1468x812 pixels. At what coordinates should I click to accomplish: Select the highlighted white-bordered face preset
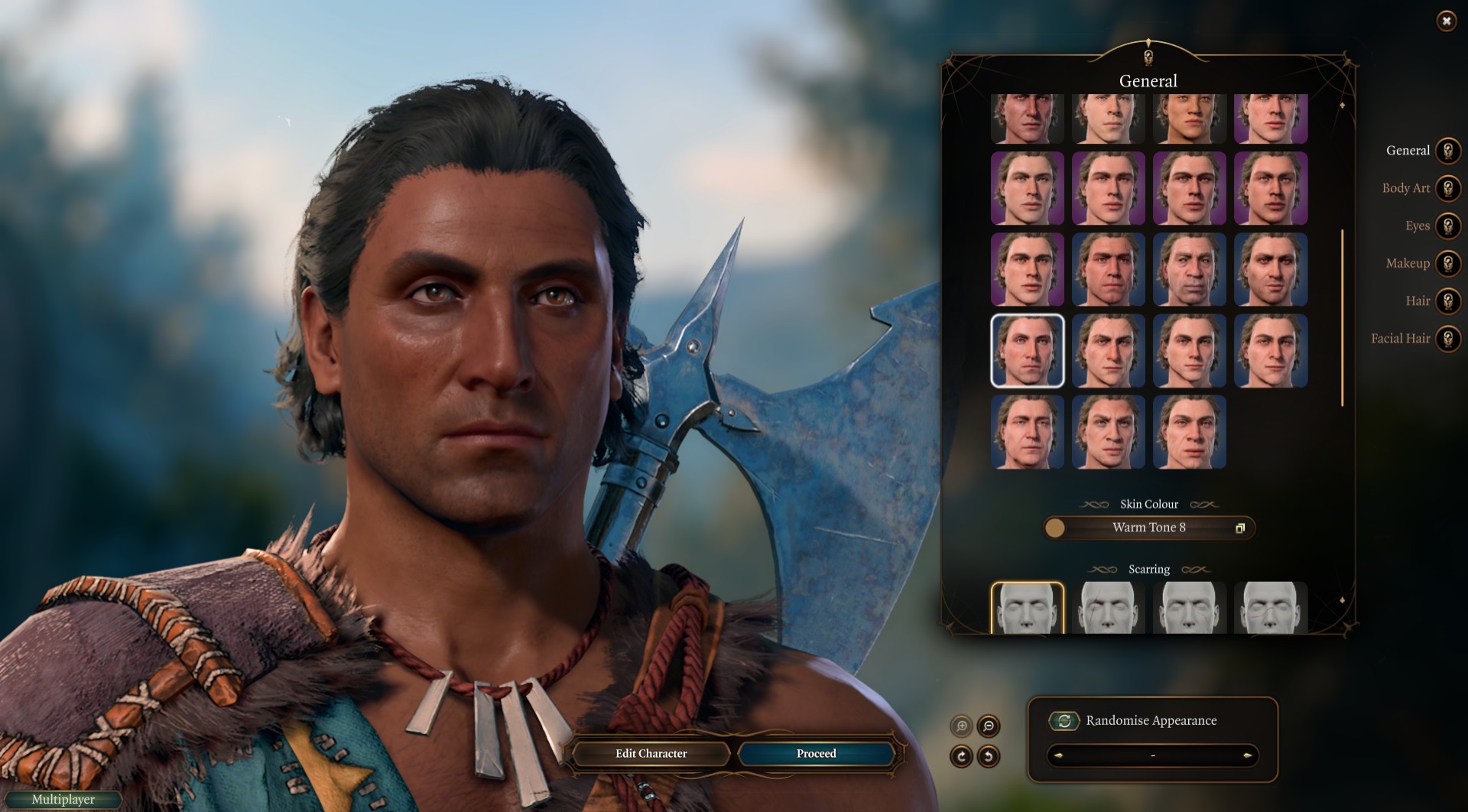coord(1027,351)
